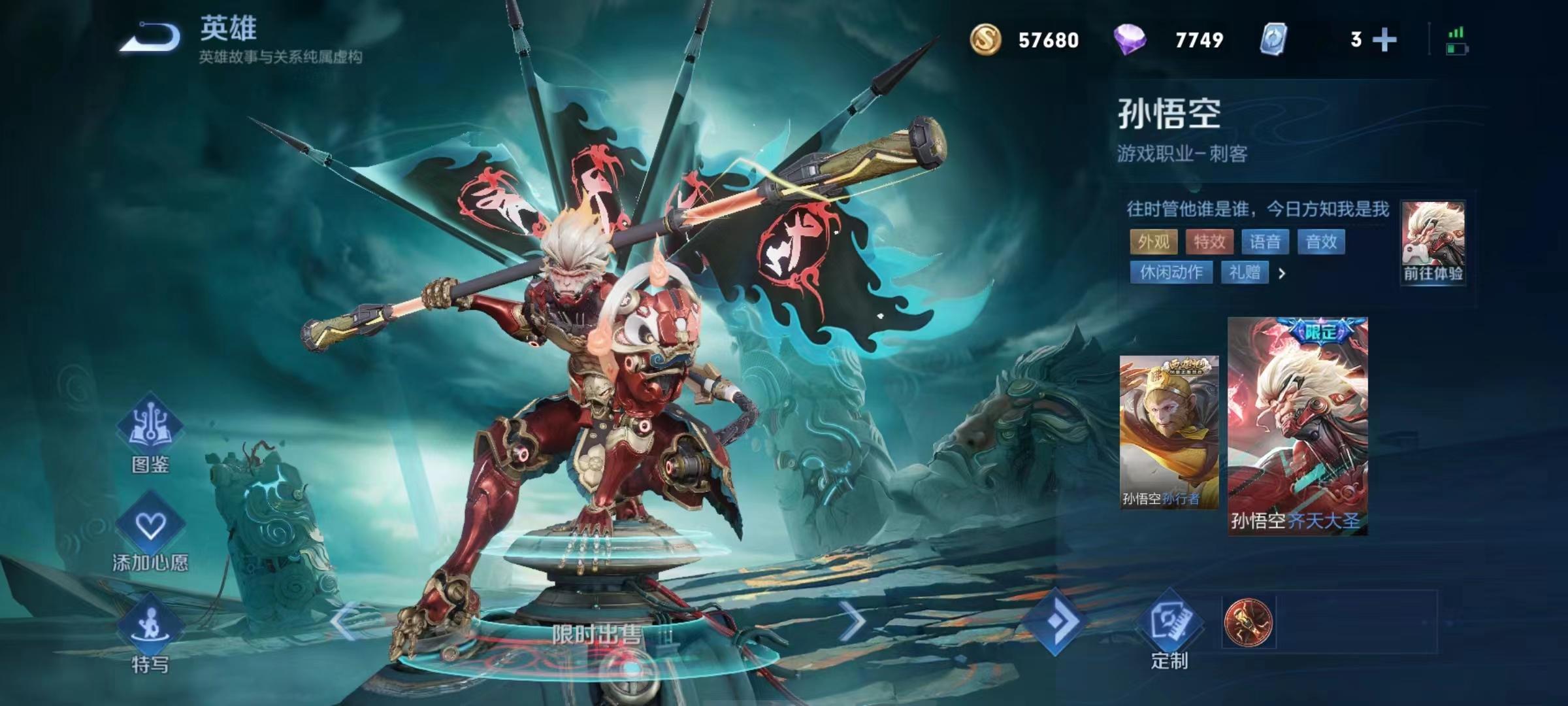The height and width of the screenshot is (706, 1568).
Task: Click the blue diamond arrow button
Action: pos(1057,620)
